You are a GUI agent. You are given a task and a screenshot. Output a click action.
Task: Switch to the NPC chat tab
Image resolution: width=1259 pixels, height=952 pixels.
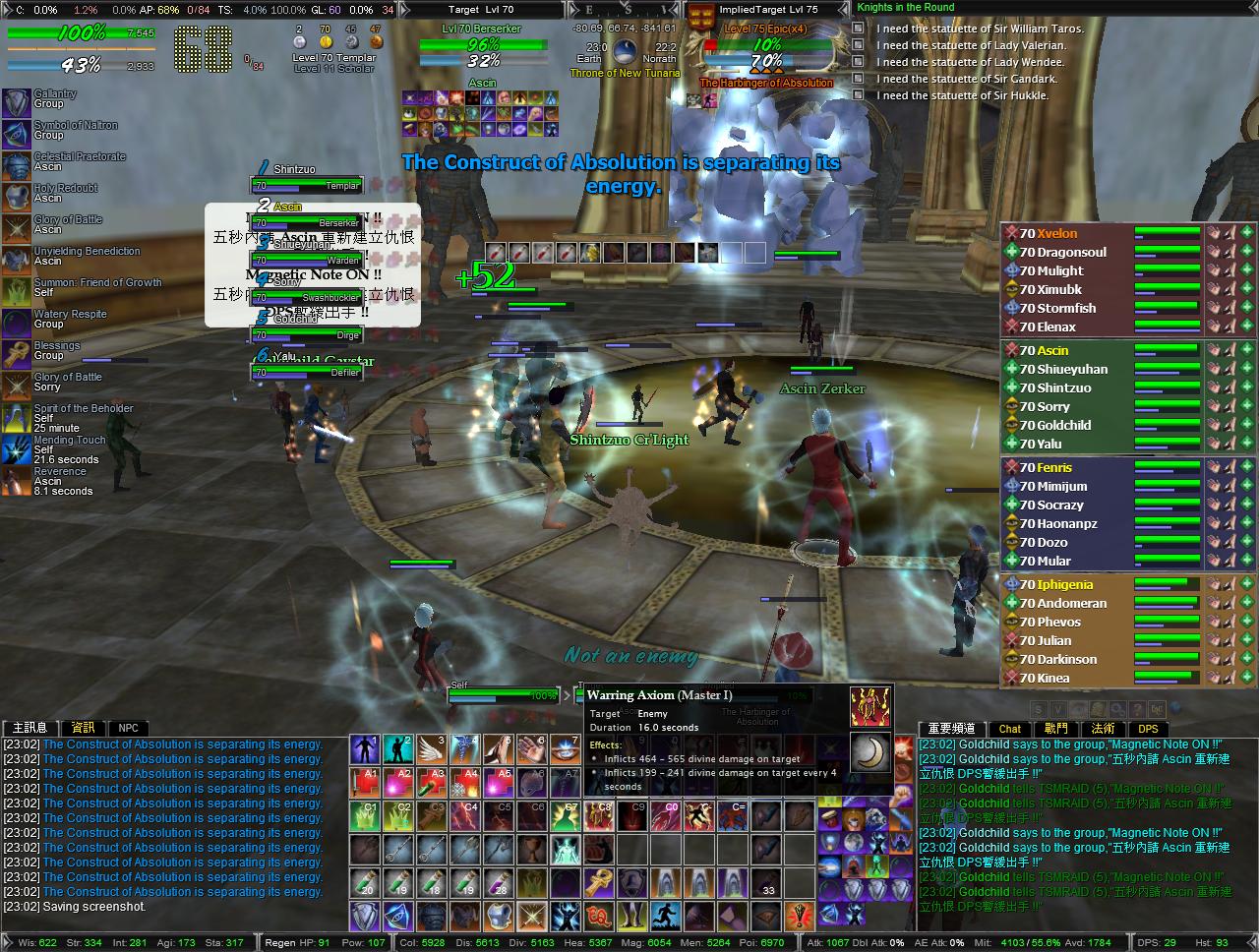click(x=128, y=728)
